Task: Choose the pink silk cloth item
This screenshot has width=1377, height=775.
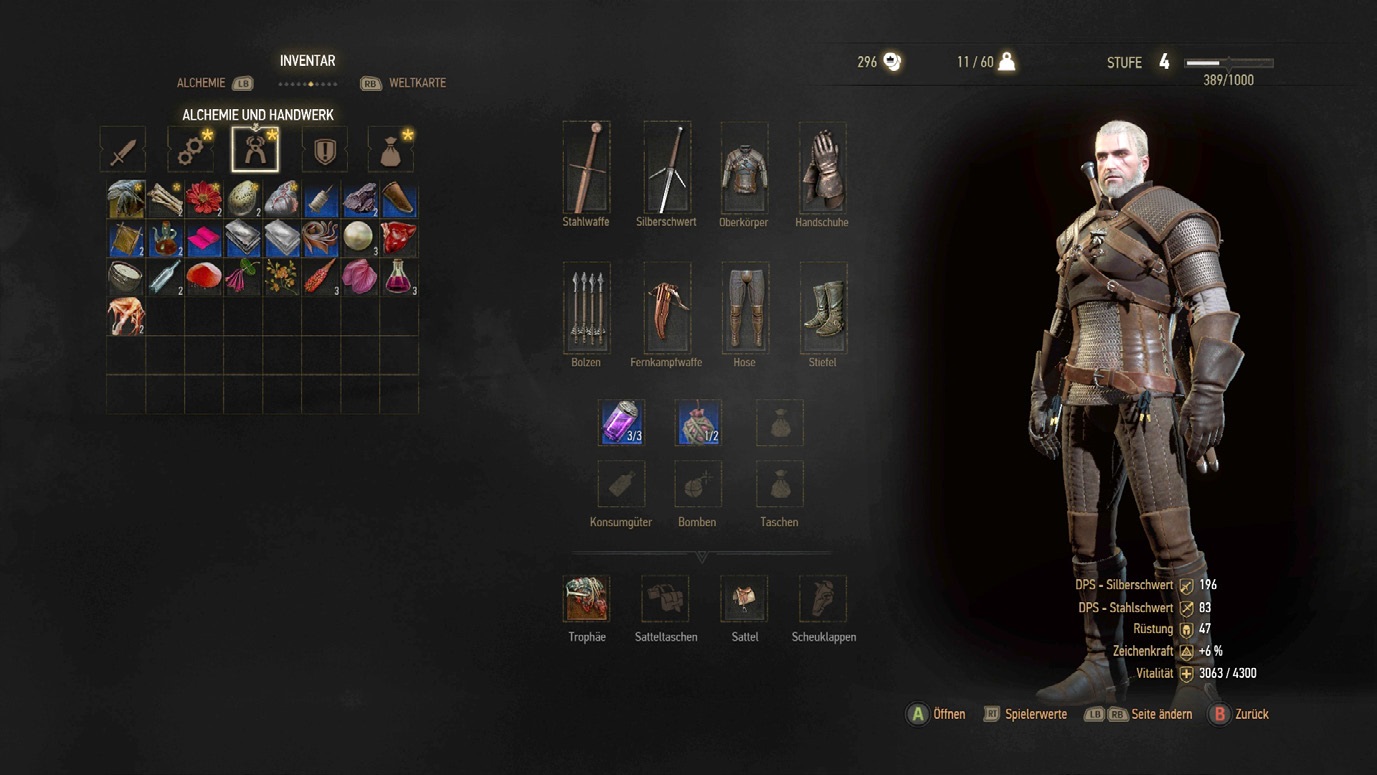Action: click(204, 238)
